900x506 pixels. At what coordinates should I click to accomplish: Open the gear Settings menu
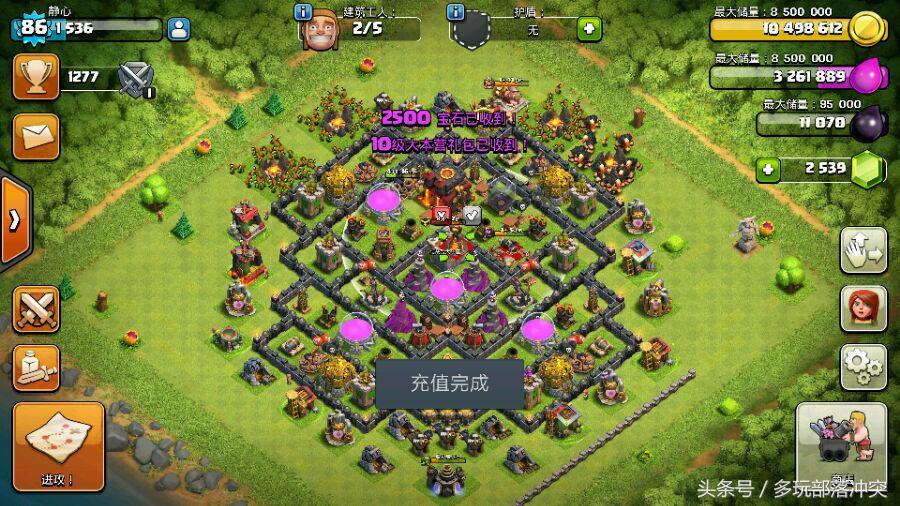click(862, 367)
